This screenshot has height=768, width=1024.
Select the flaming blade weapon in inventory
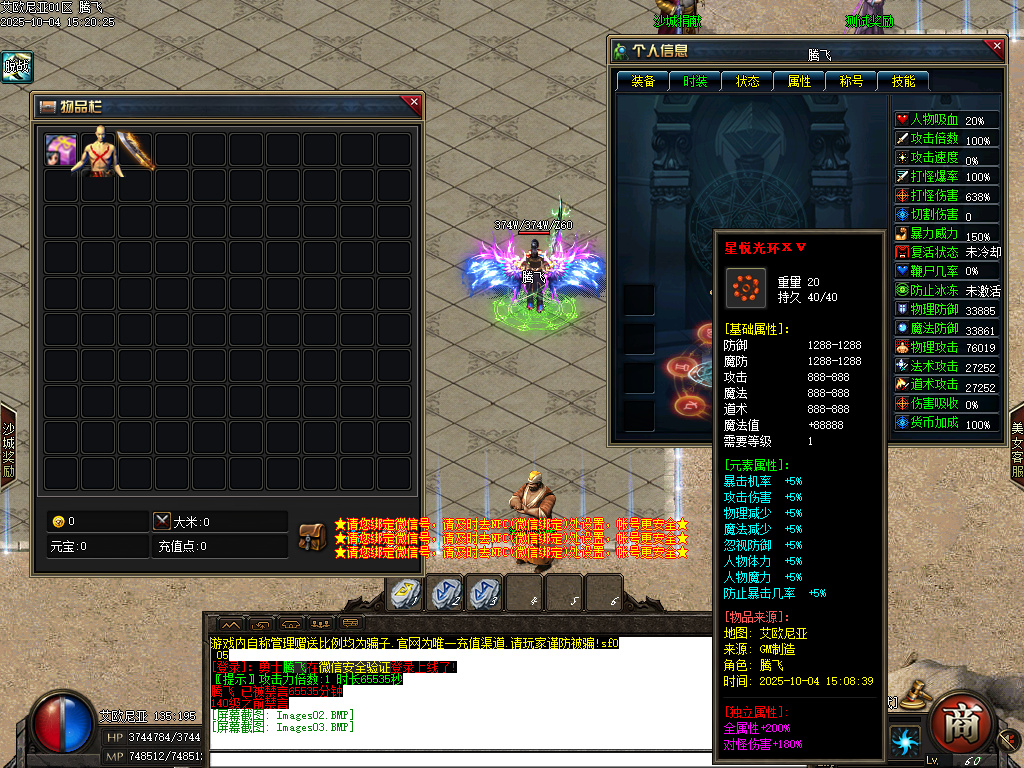click(134, 150)
